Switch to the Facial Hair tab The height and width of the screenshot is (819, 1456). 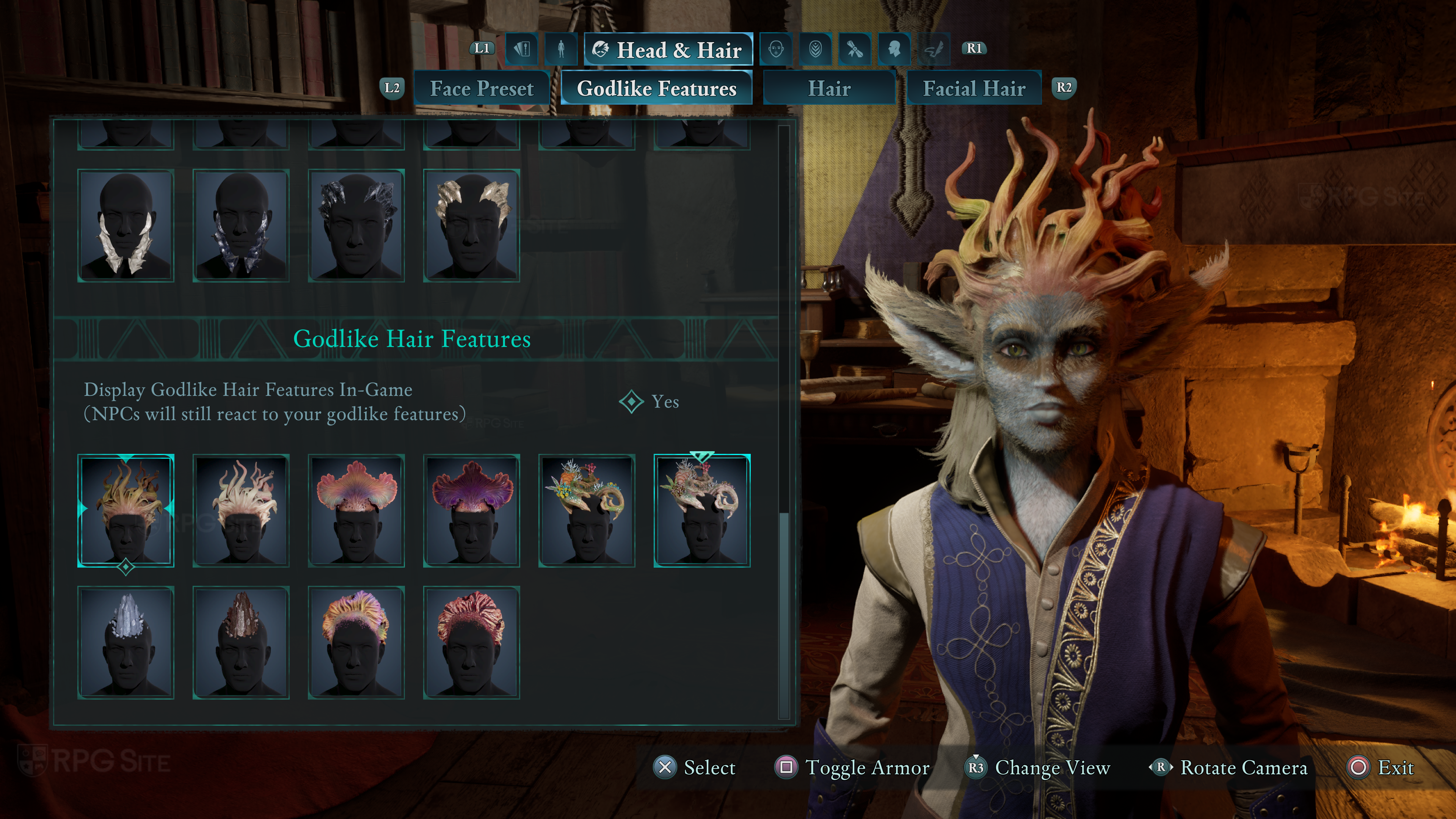tap(973, 88)
